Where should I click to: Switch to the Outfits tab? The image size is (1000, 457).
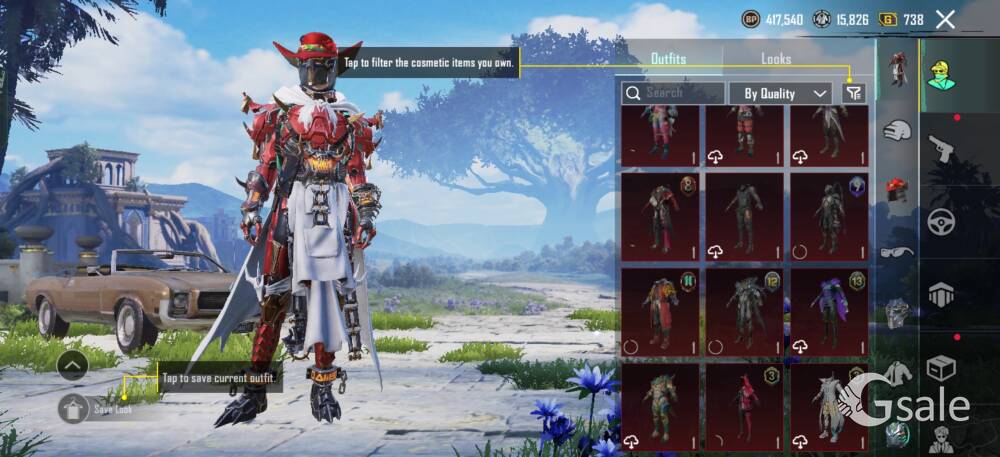coord(668,59)
